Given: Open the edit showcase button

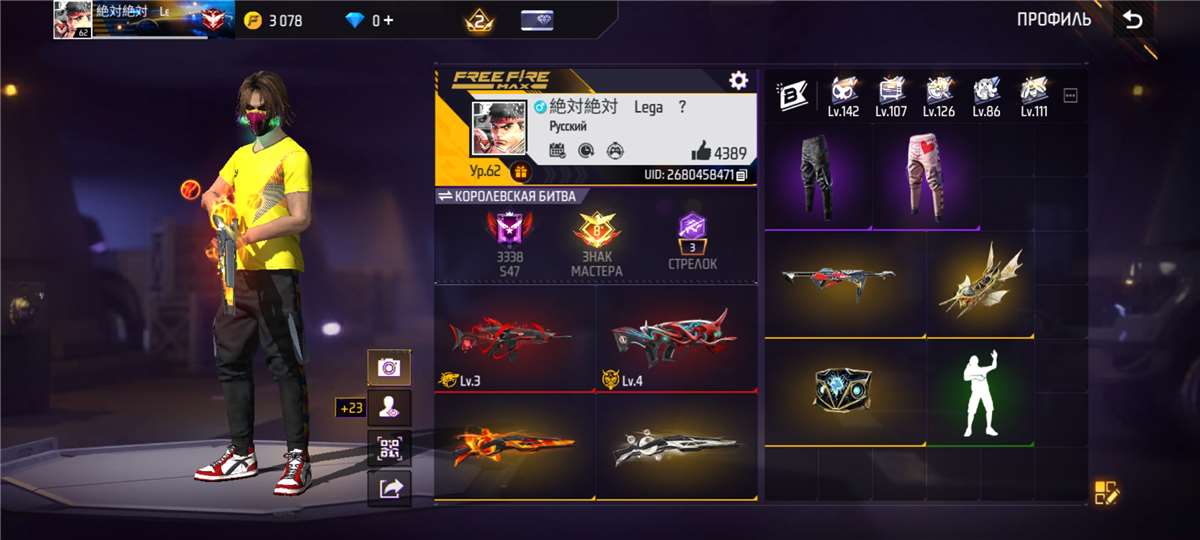Looking at the screenshot, I should pyautogui.click(x=1106, y=492).
